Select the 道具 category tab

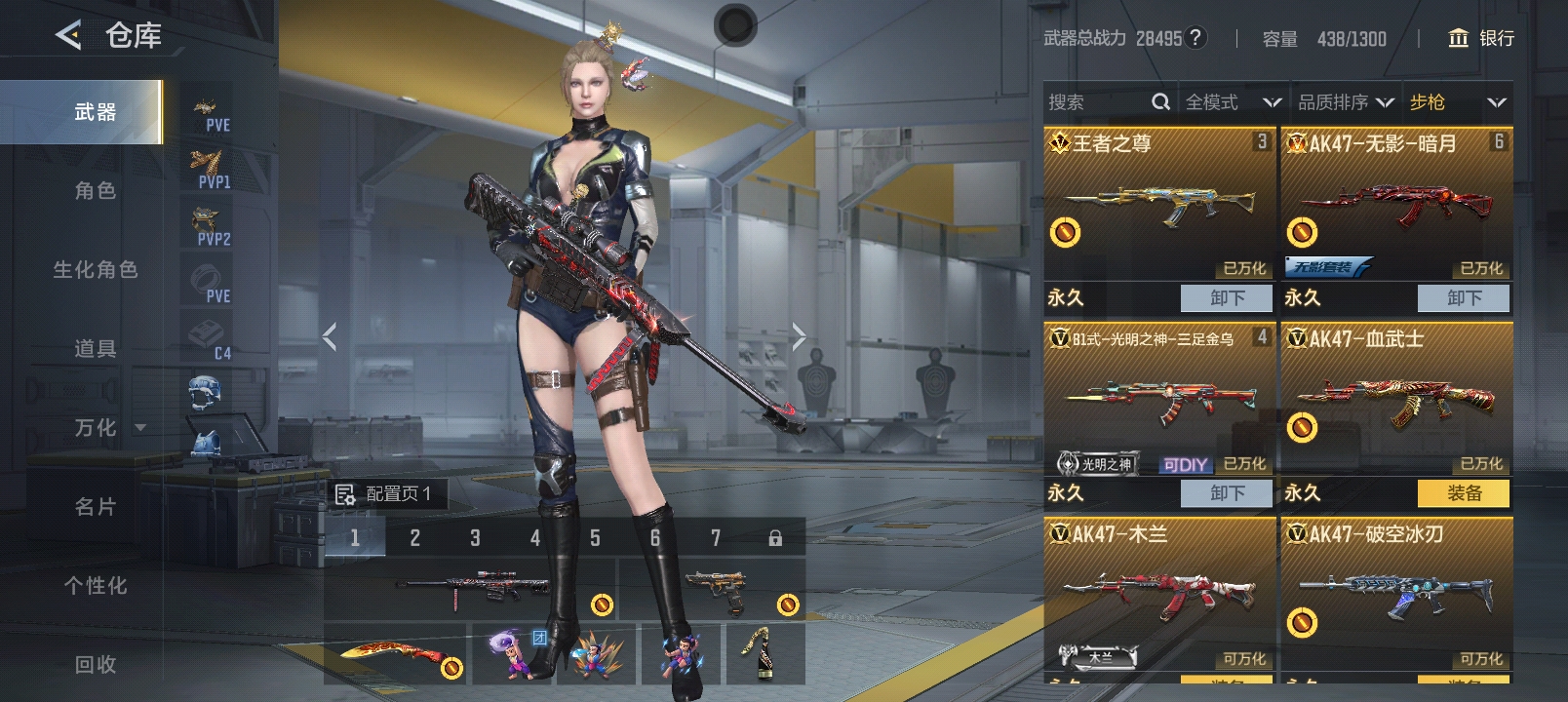[95, 349]
